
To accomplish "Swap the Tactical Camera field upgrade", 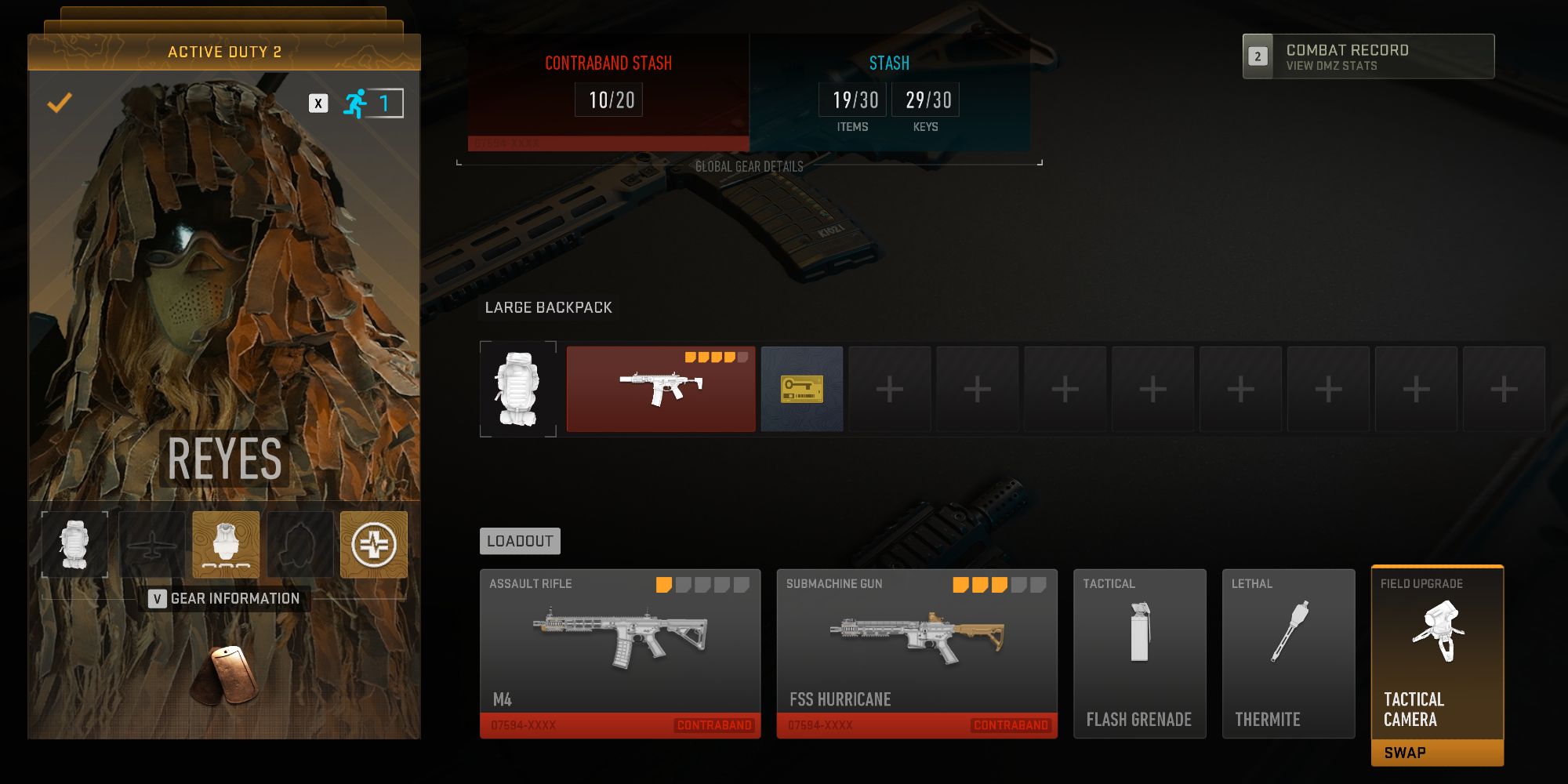I will (1437, 751).
